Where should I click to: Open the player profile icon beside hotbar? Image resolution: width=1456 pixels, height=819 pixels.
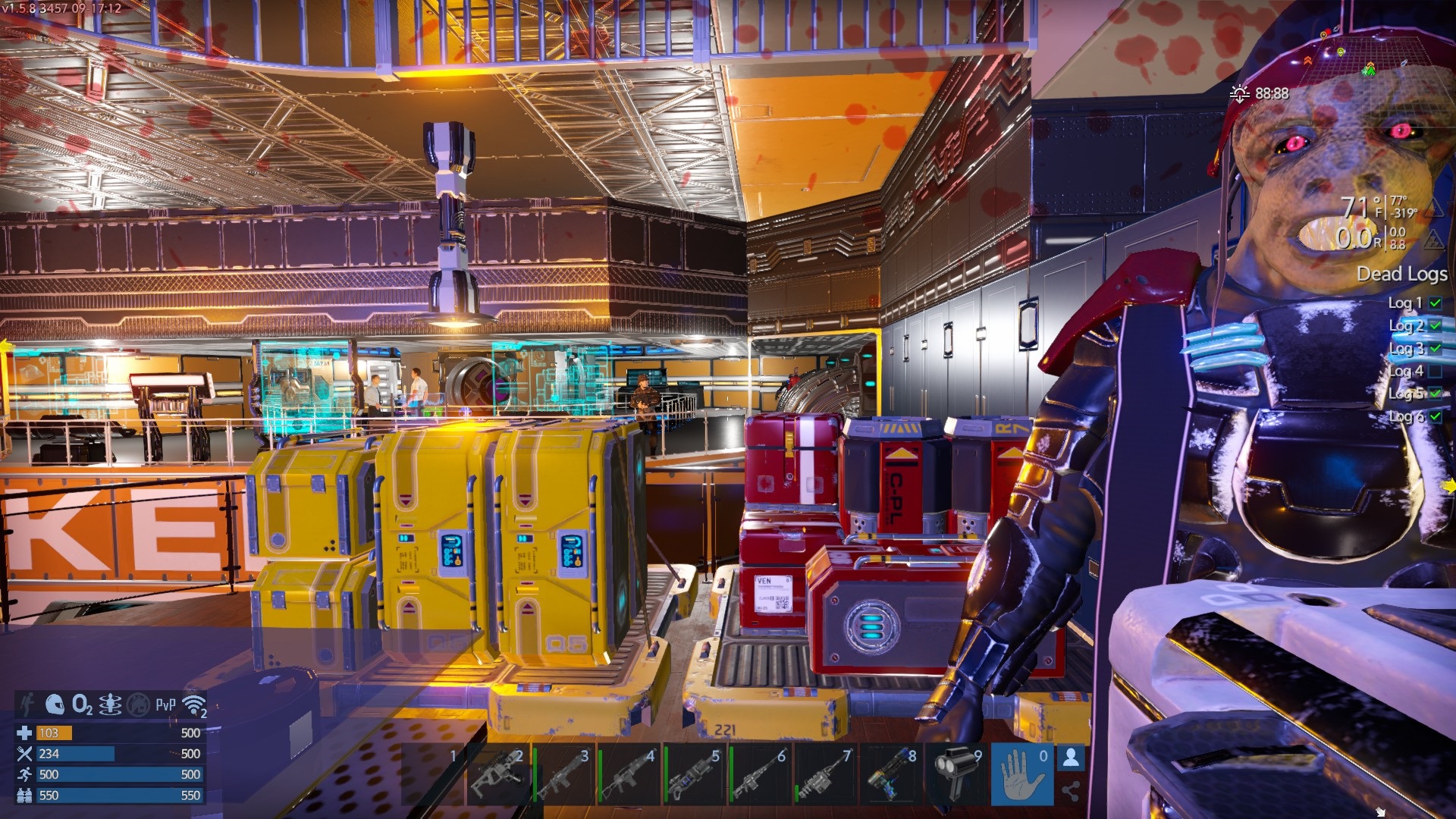pos(1071,758)
